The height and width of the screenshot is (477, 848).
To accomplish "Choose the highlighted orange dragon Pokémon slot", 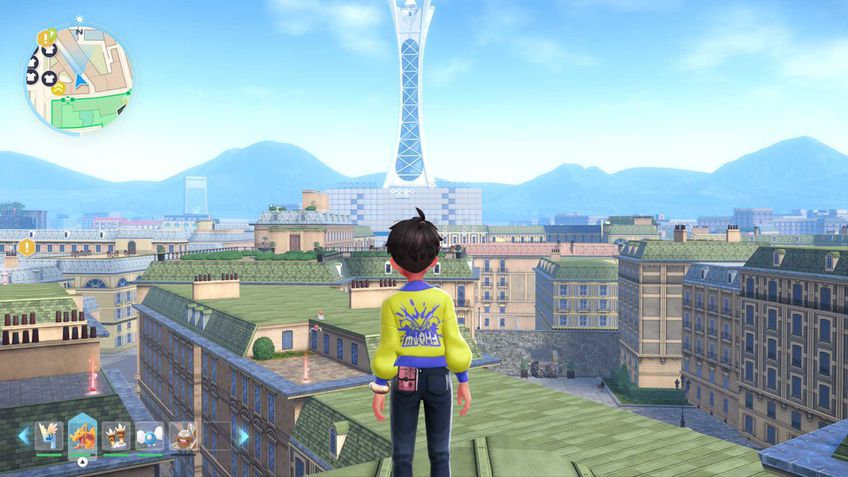I will tap(83, 435).
